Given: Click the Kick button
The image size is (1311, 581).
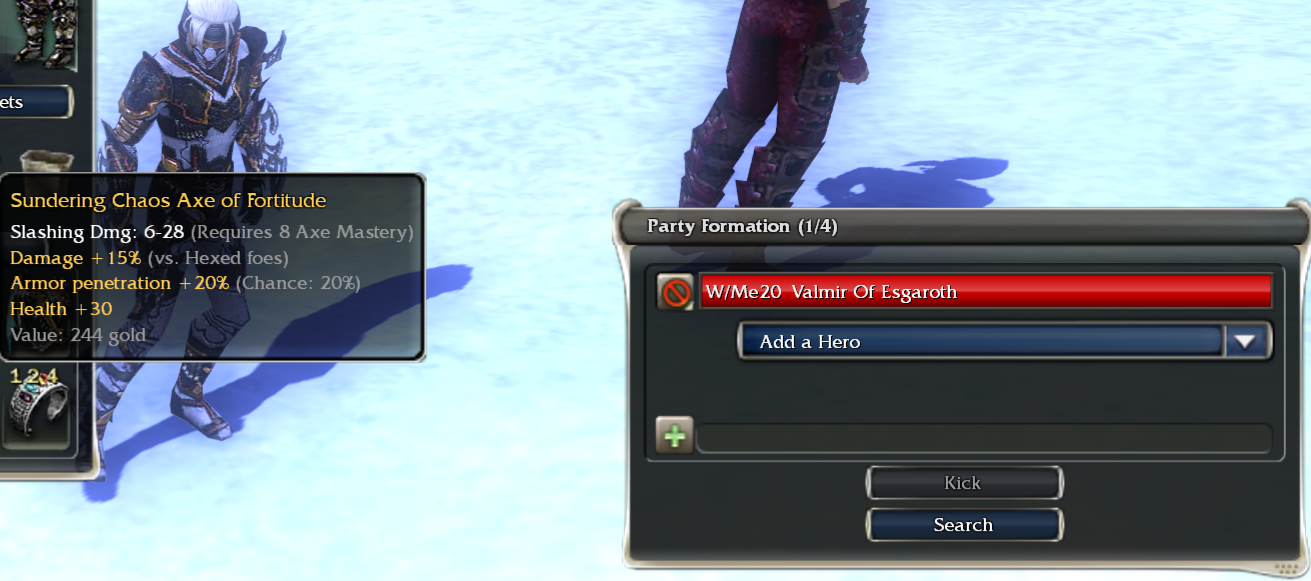Looking at the screenshot, I should [963, 483].
